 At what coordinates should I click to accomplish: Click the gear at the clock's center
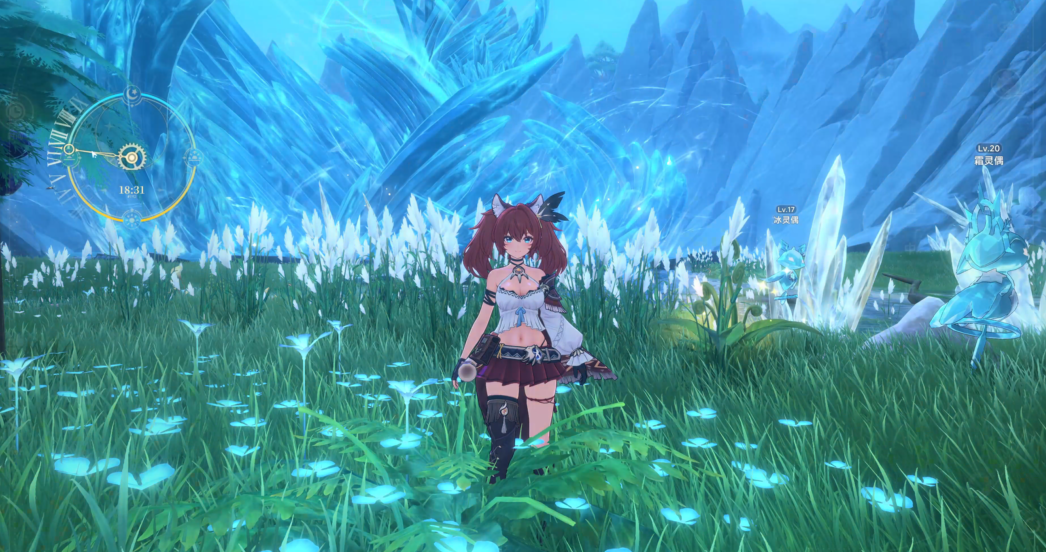(x=130, y=156)
